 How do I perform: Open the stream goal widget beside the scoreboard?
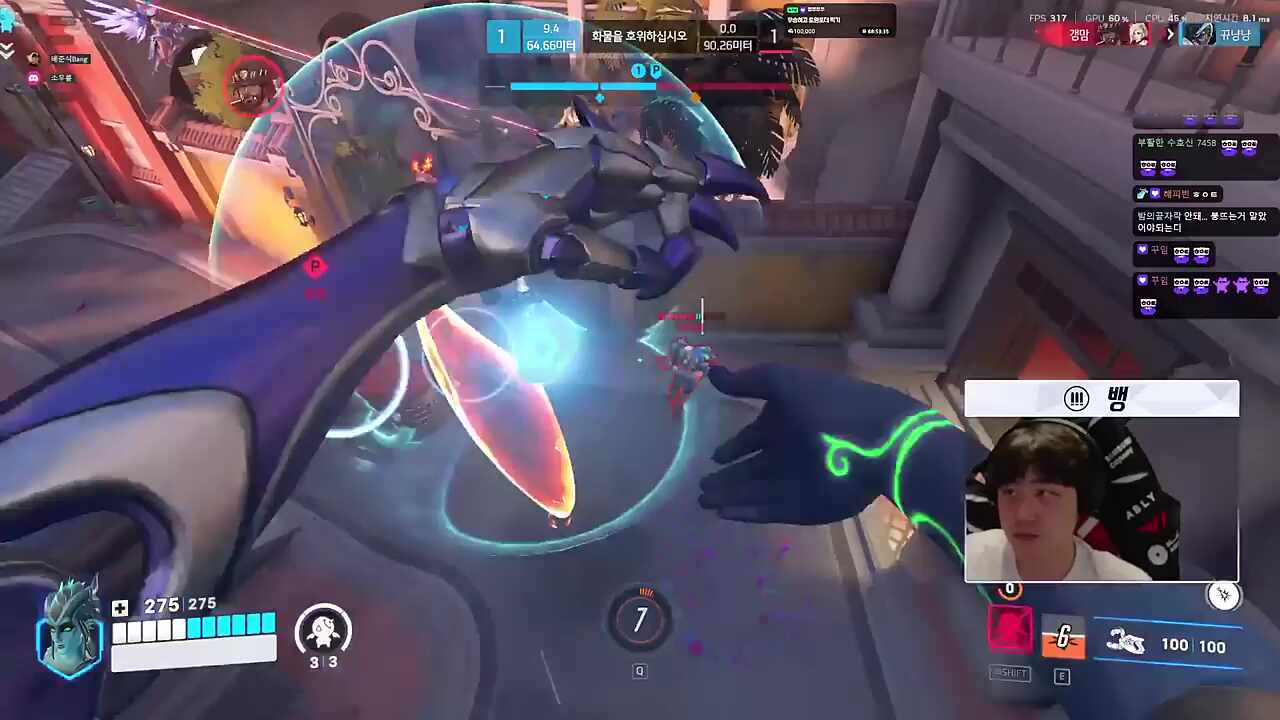[x=839, y=22]
